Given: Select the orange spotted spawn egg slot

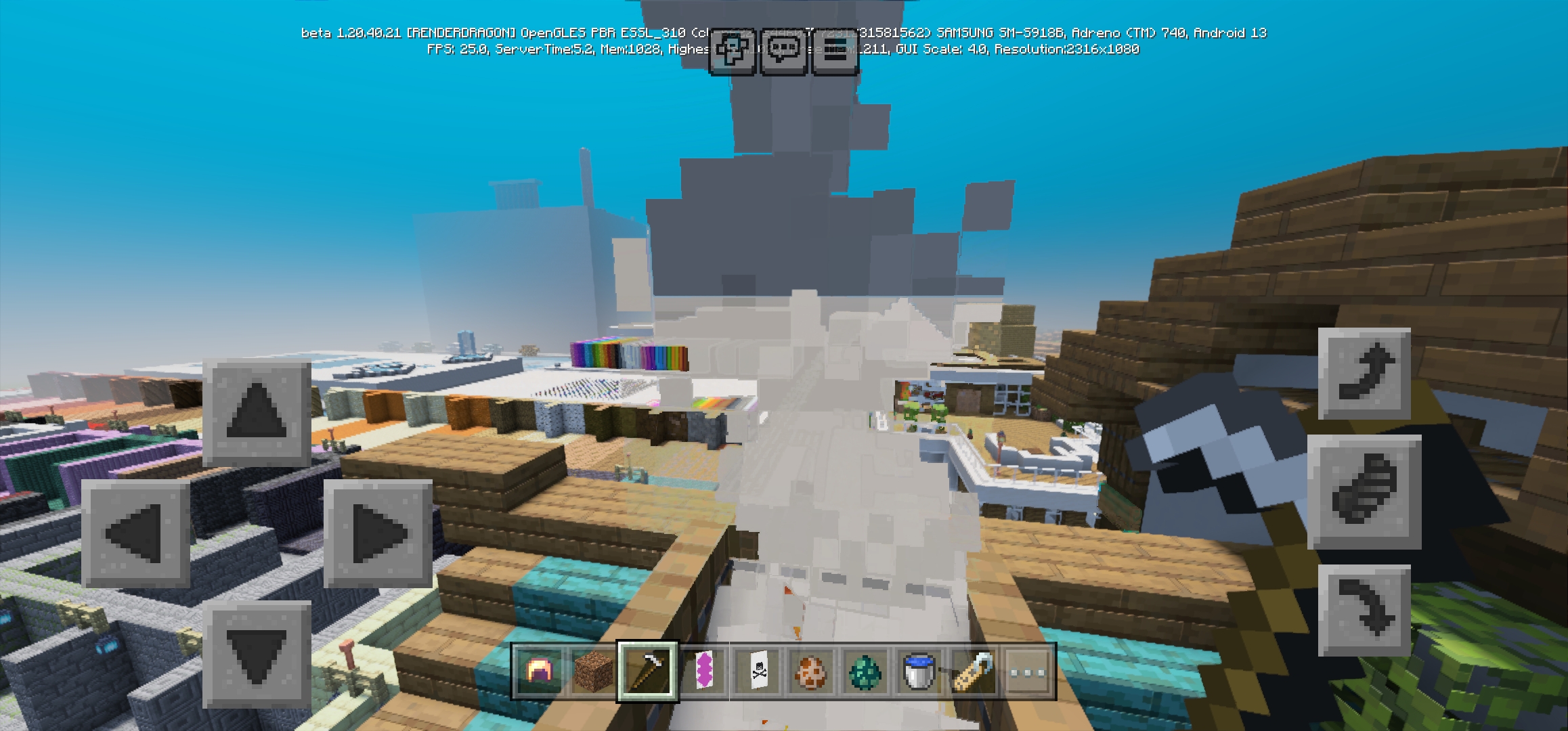Looking at the screenshot, I should coord(810,671).
